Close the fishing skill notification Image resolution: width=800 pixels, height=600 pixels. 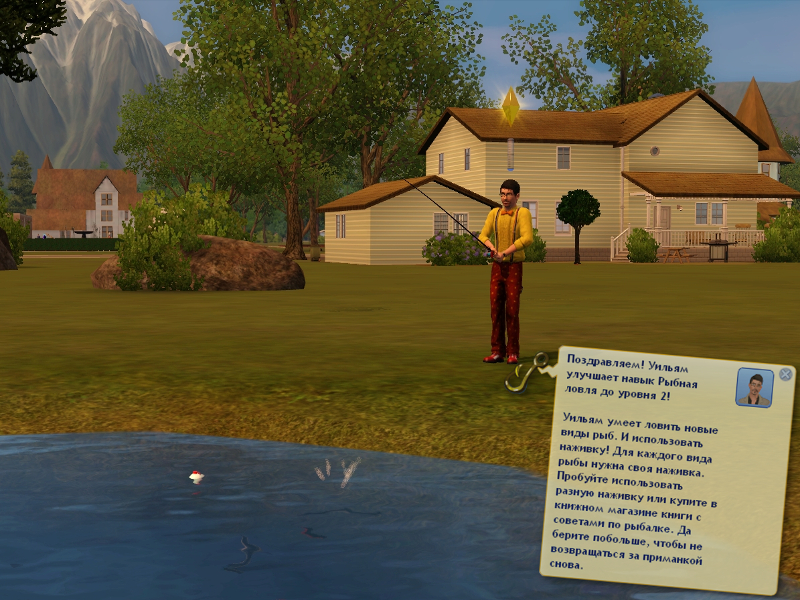tap(785, 374)
